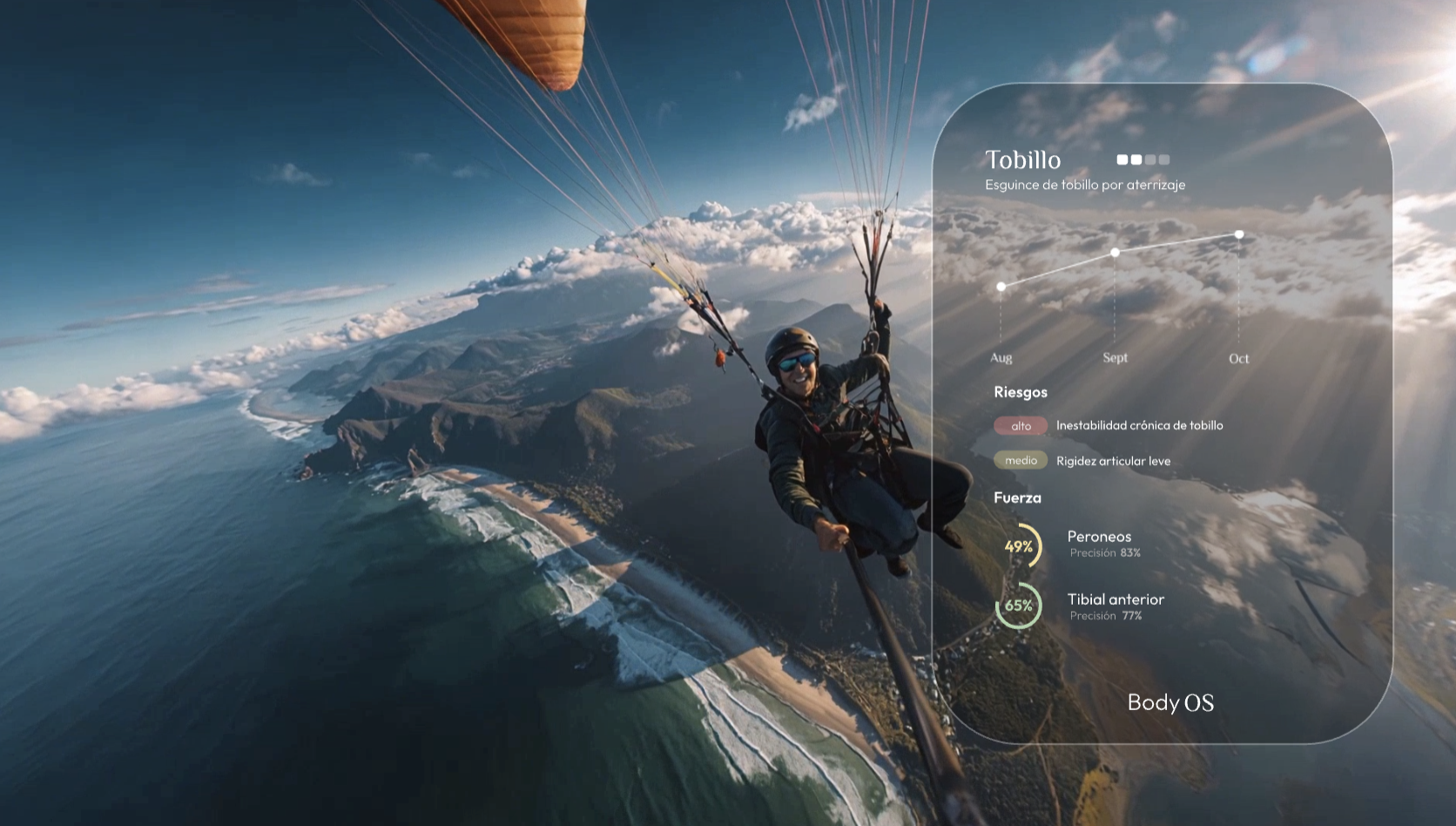Click the Body OS logo
This screenshot has width=1456, height=826.
pos(1170,702)
